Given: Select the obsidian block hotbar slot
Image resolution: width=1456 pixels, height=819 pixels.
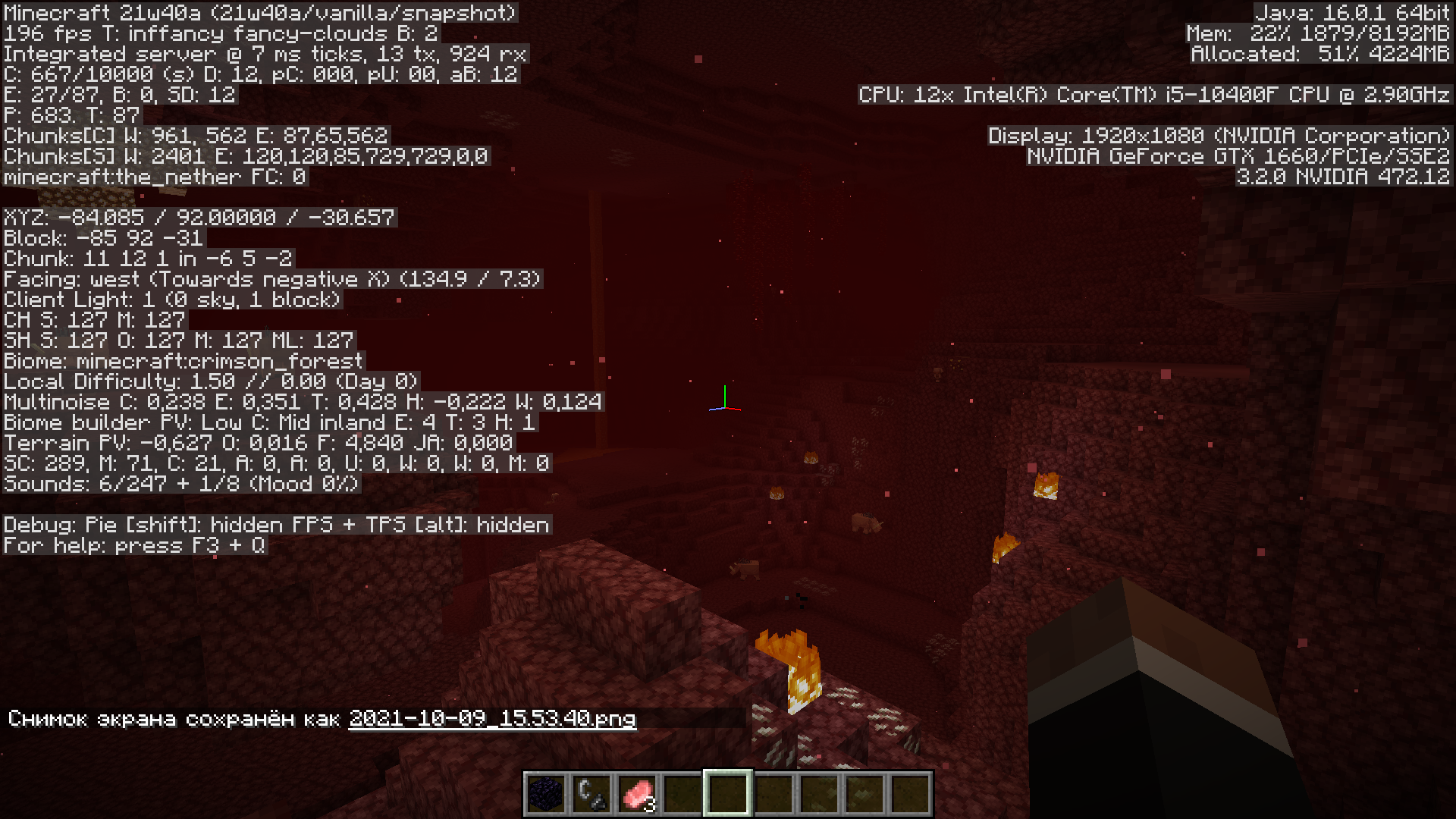Looking at the screenshot, I should [x=546, y=793].
